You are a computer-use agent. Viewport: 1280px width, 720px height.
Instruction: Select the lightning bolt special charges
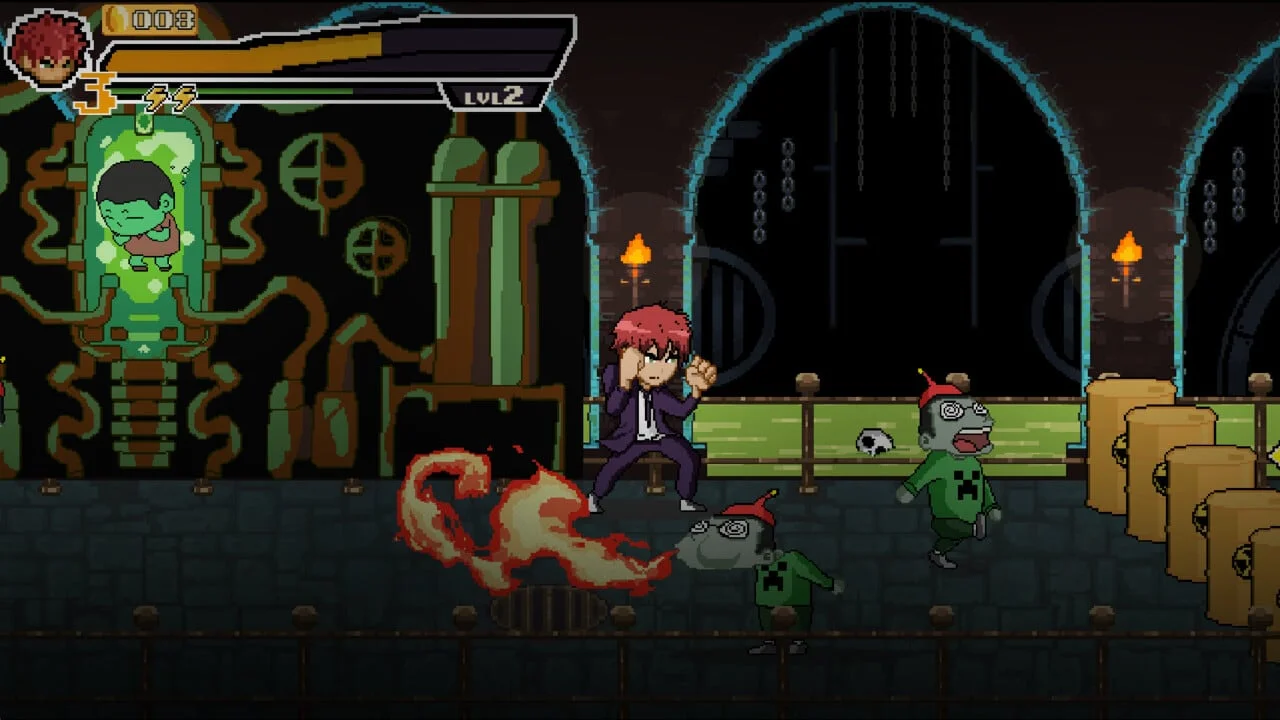[169, 97]
